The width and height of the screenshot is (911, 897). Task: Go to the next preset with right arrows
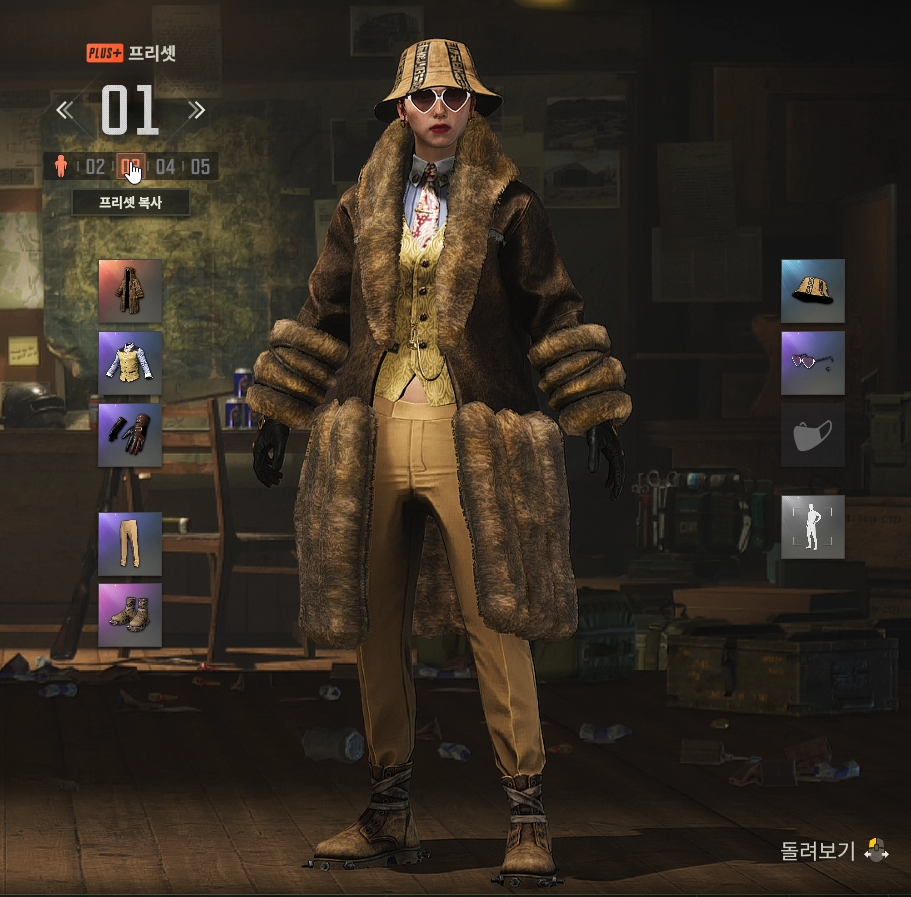coord(196,110)
